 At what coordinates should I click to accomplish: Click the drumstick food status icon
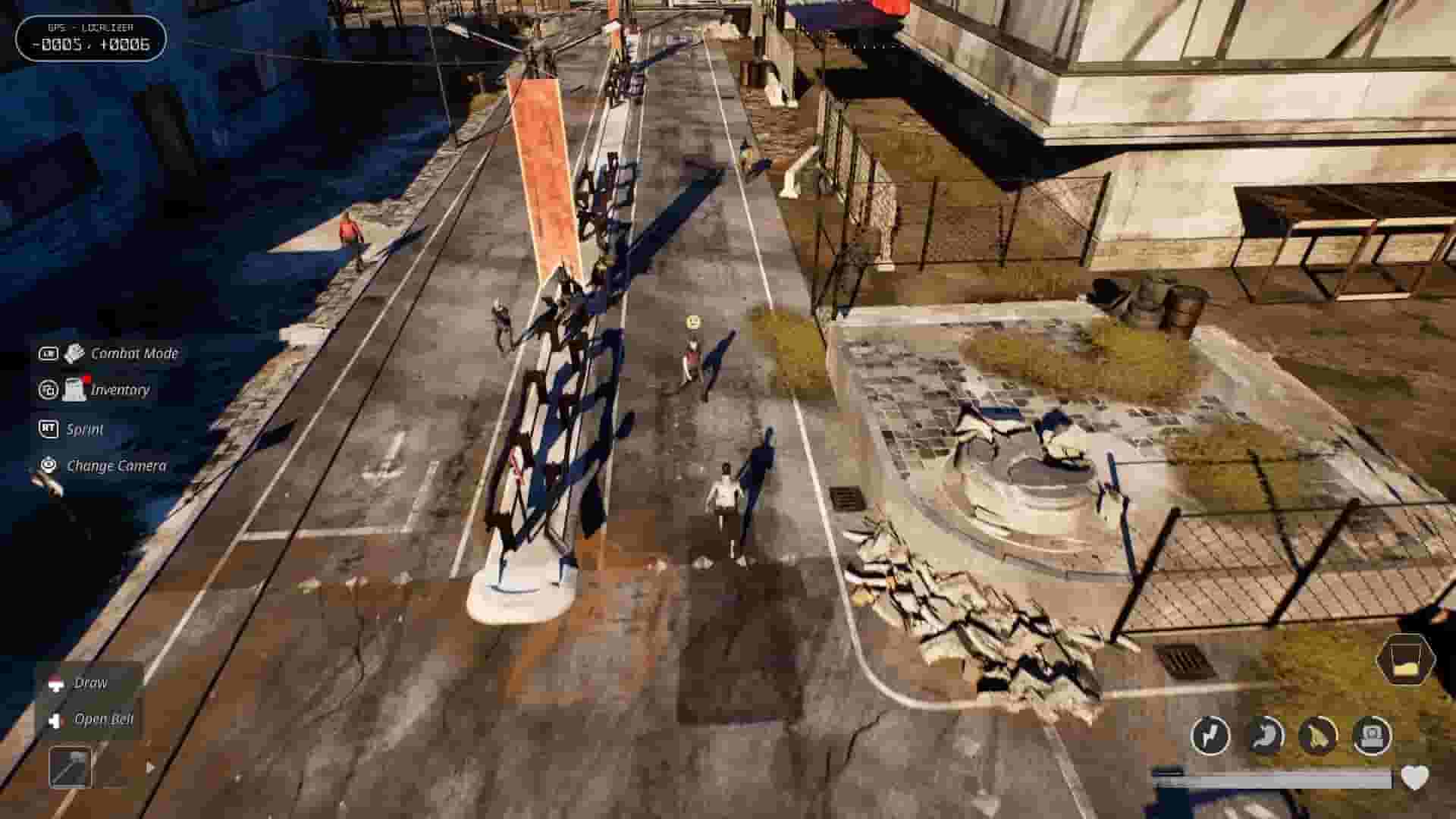pyautogui.click(x=1318, y=736)
